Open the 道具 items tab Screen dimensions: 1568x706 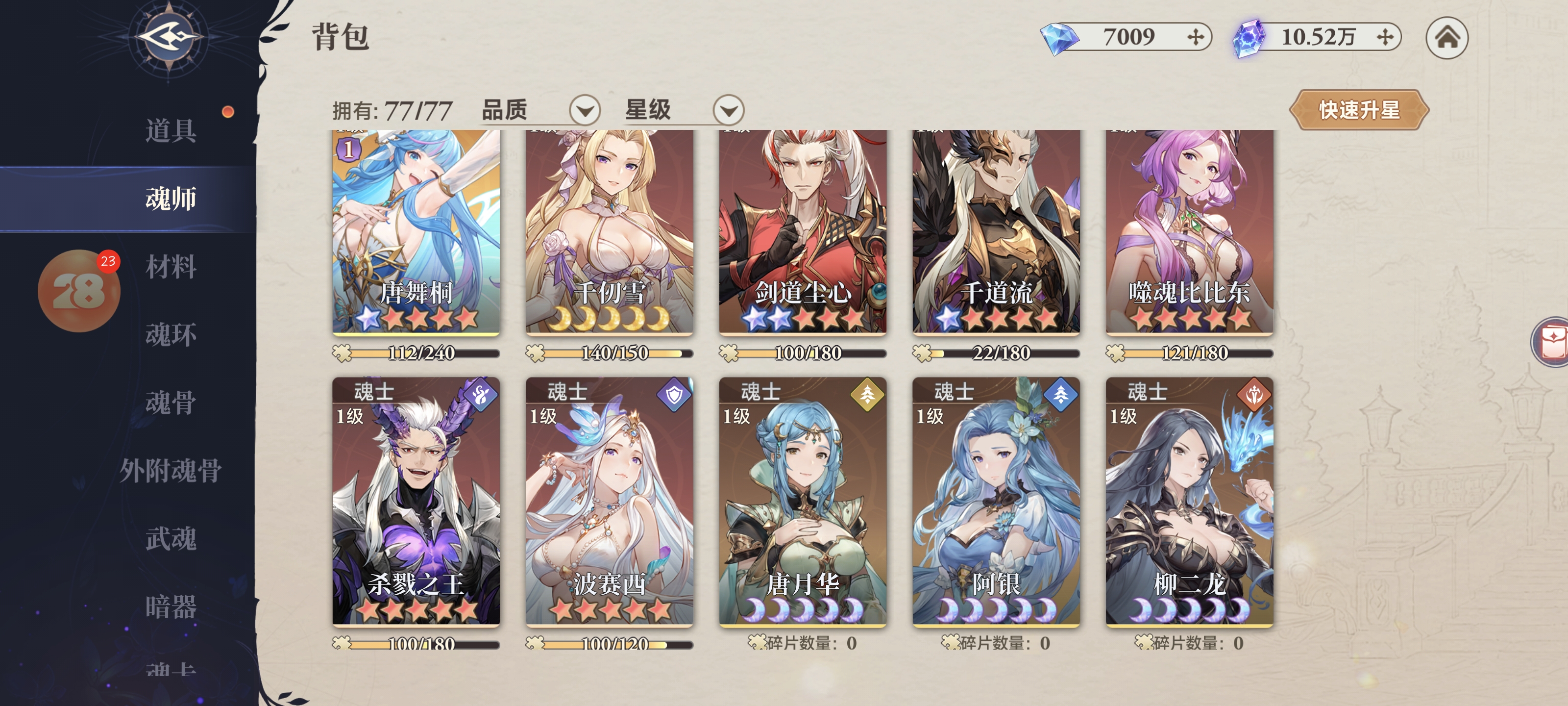pyautogui.click(x=171, y=130)
